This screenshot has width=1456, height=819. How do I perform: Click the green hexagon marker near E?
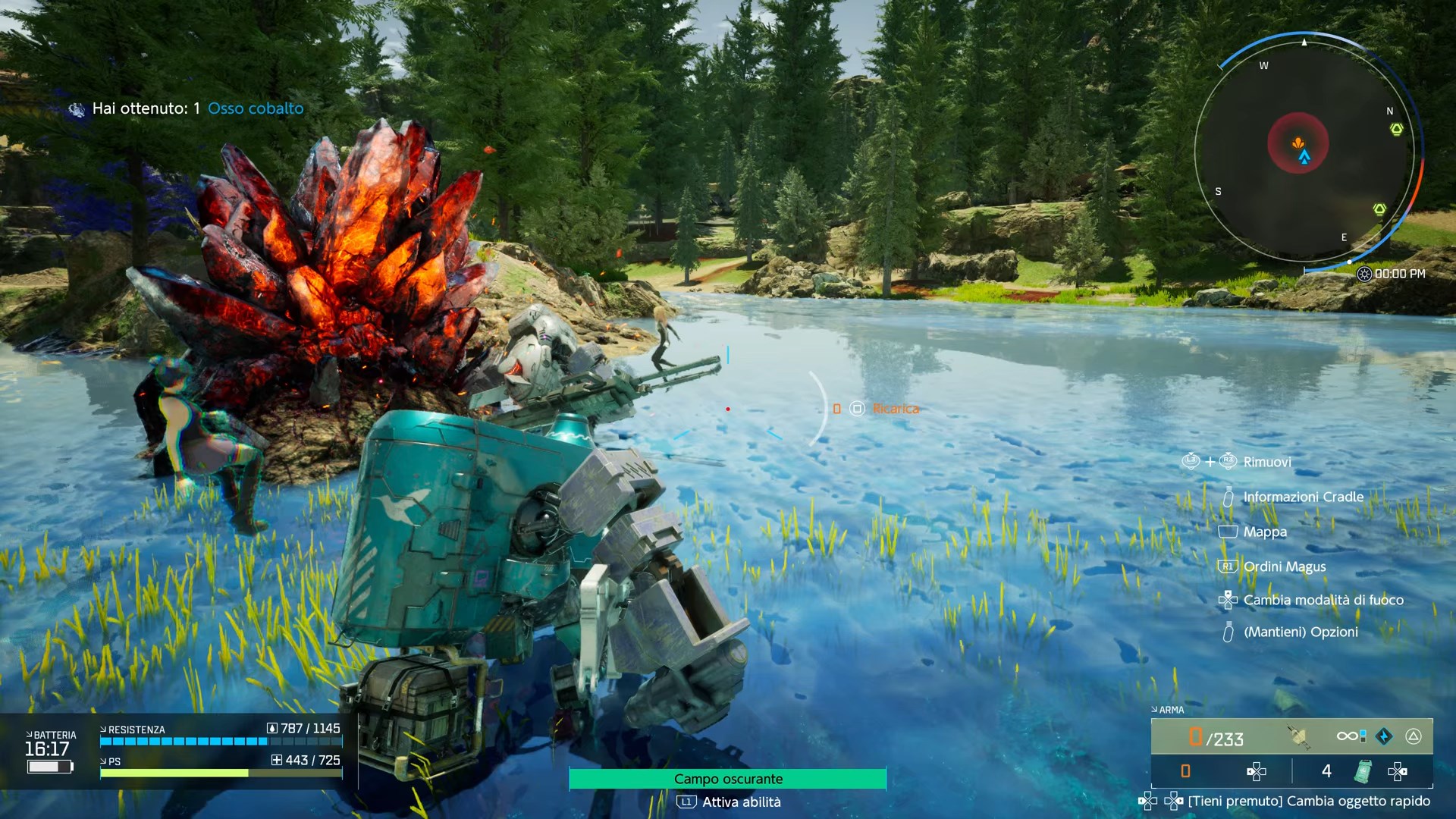[1379, 209]
